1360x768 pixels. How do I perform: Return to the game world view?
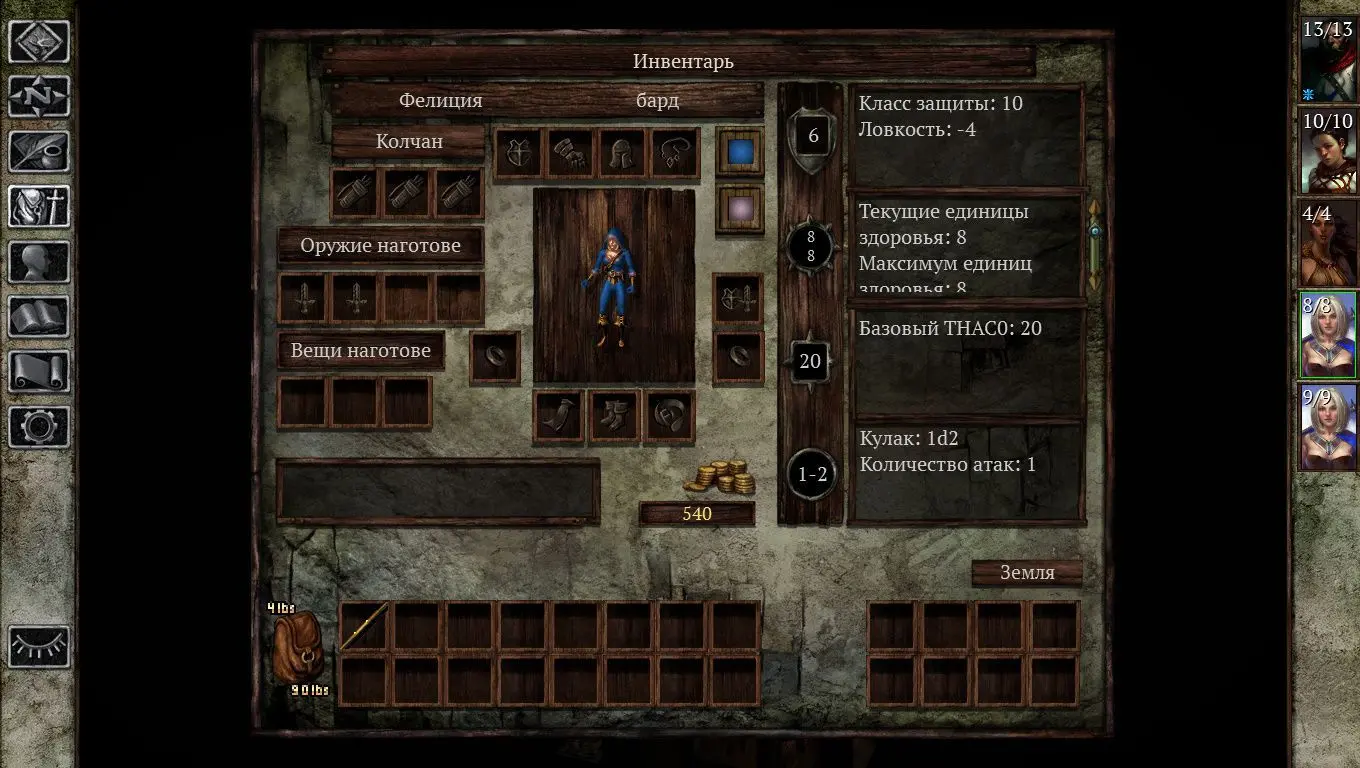39,42
